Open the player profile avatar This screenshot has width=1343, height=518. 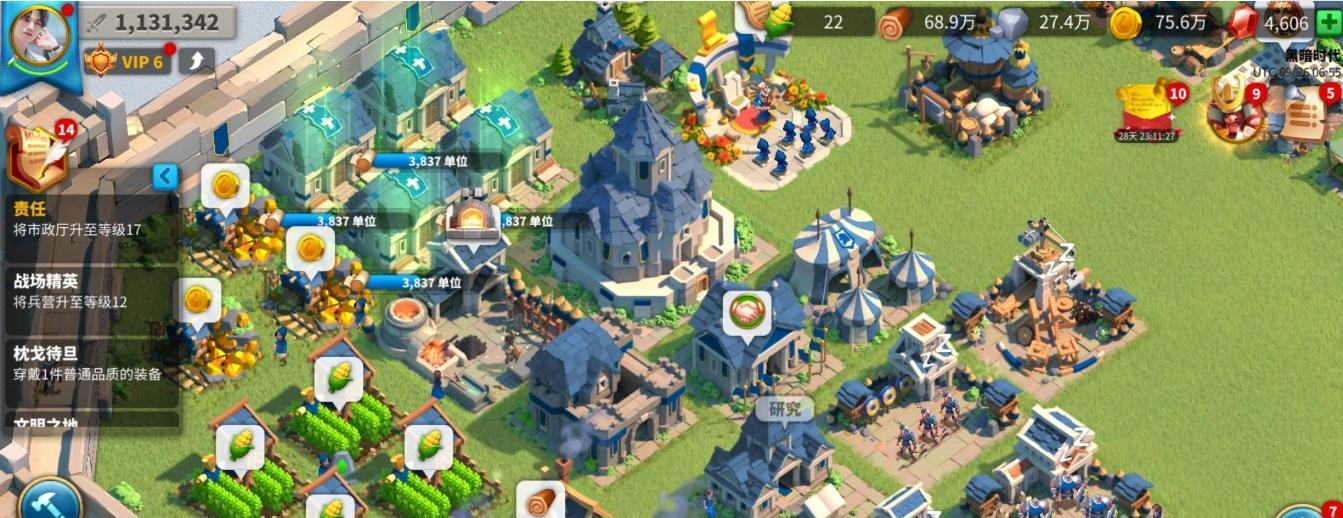39,35
